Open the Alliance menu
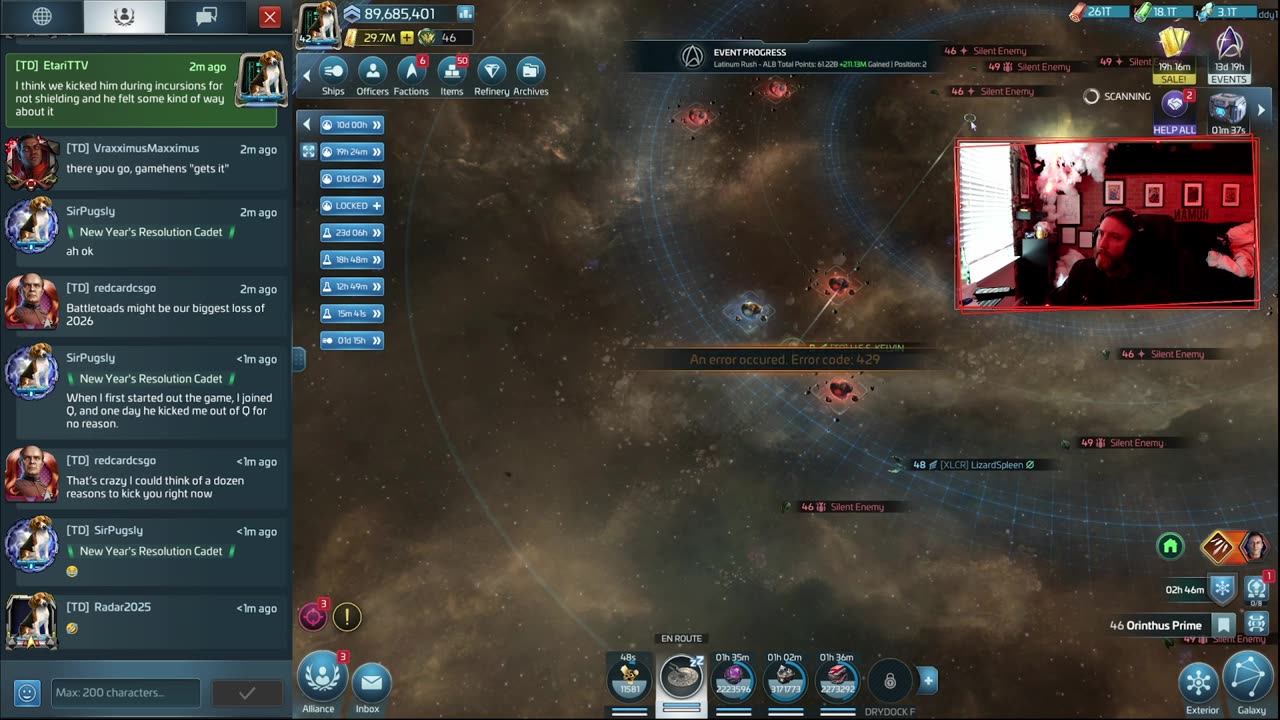This screenshot has height=720, width=1280. [x=319, y=682]
